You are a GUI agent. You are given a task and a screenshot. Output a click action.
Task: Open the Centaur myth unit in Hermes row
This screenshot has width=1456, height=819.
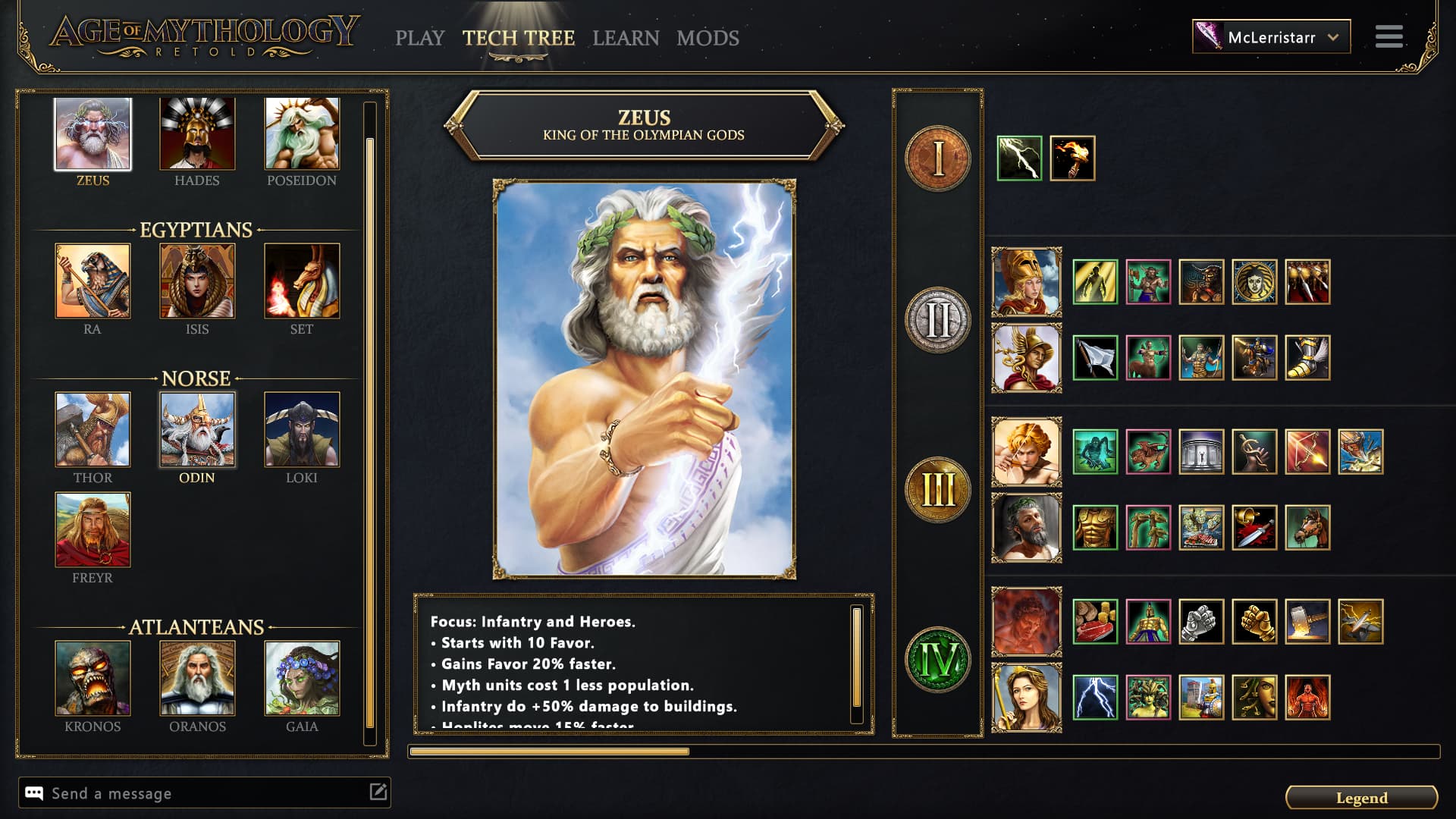(x=1149, y=359)
